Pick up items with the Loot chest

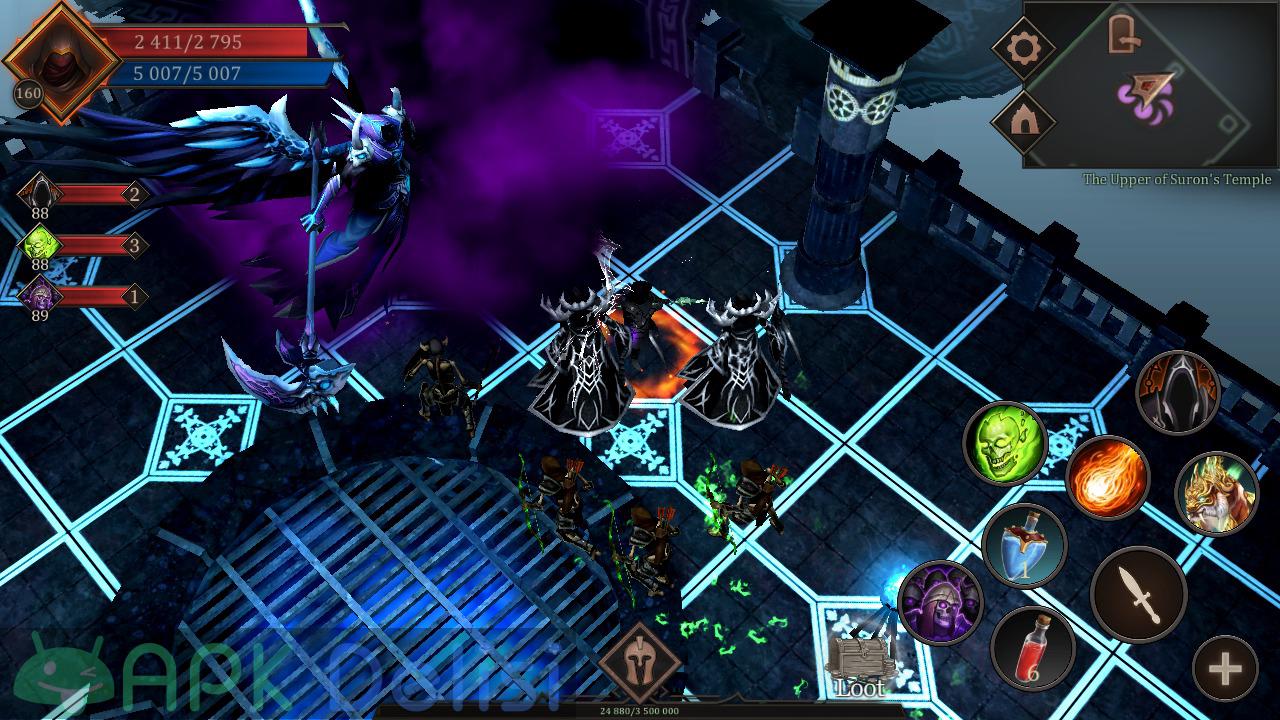pos(860,664)
